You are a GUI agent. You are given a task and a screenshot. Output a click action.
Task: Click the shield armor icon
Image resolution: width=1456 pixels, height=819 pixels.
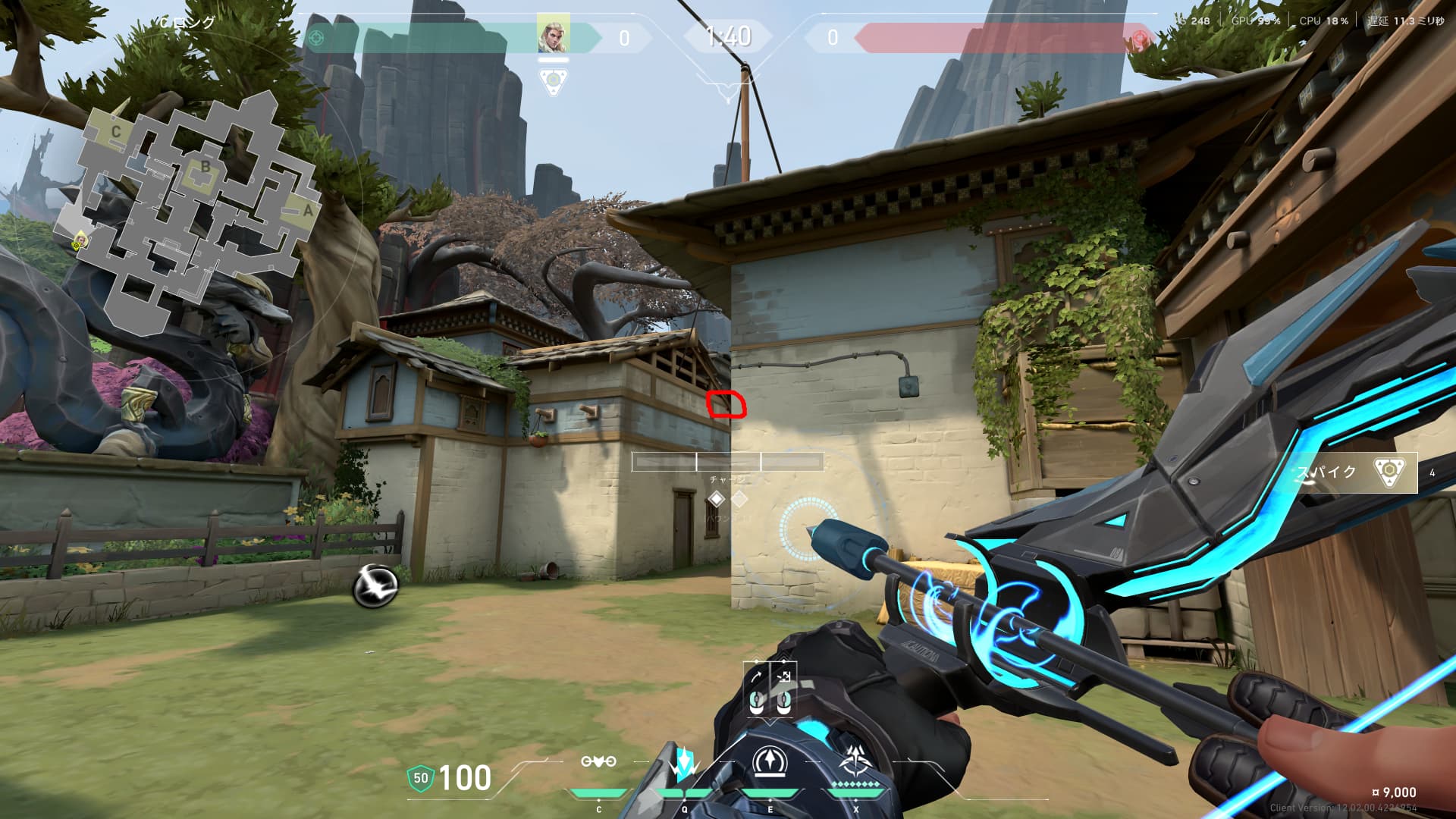(x=420, y=778)
